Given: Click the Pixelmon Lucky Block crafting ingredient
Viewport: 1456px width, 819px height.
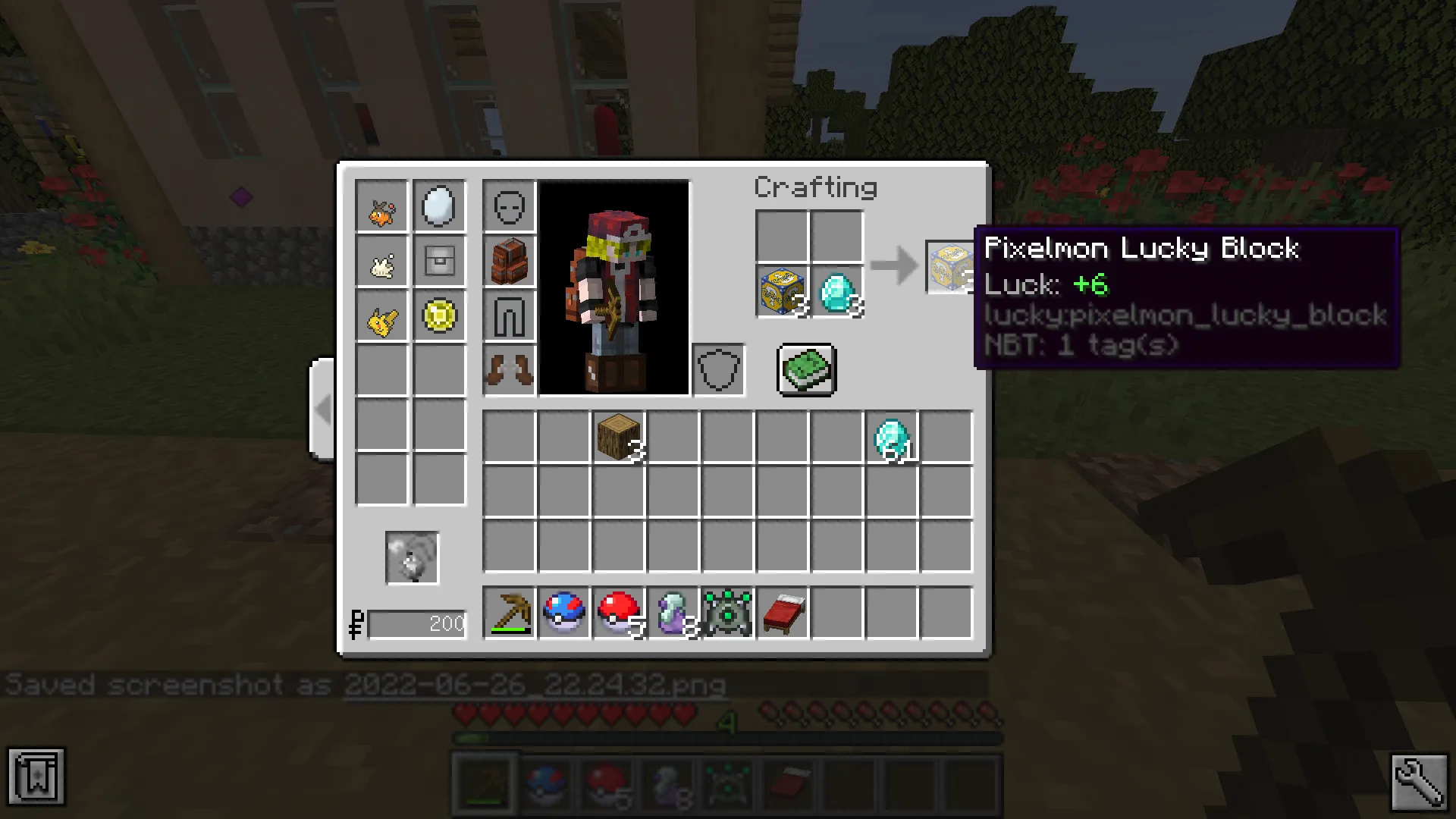Looking at the screenshot, I should coord(782,292).
